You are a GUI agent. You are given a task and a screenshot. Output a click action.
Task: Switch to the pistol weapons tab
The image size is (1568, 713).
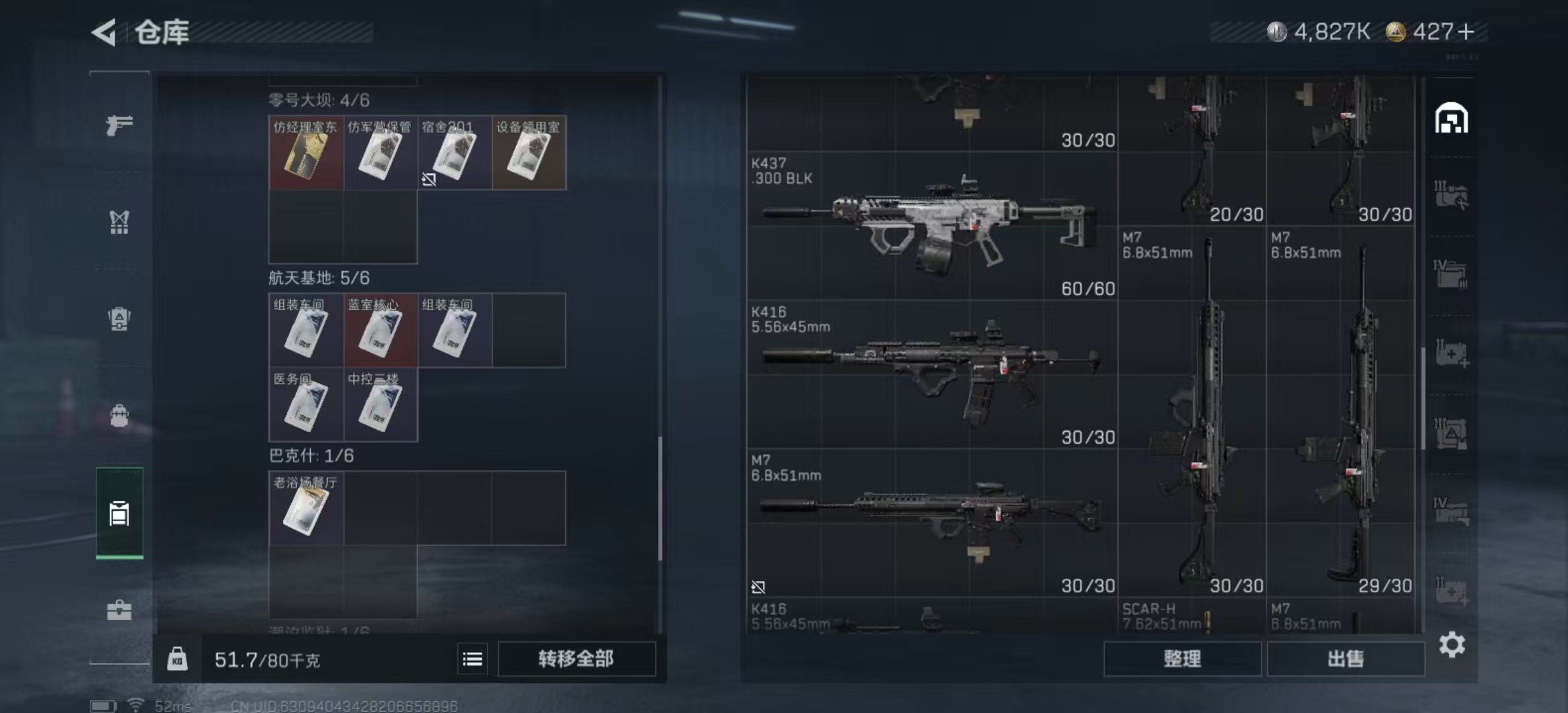tap(119, 124)
